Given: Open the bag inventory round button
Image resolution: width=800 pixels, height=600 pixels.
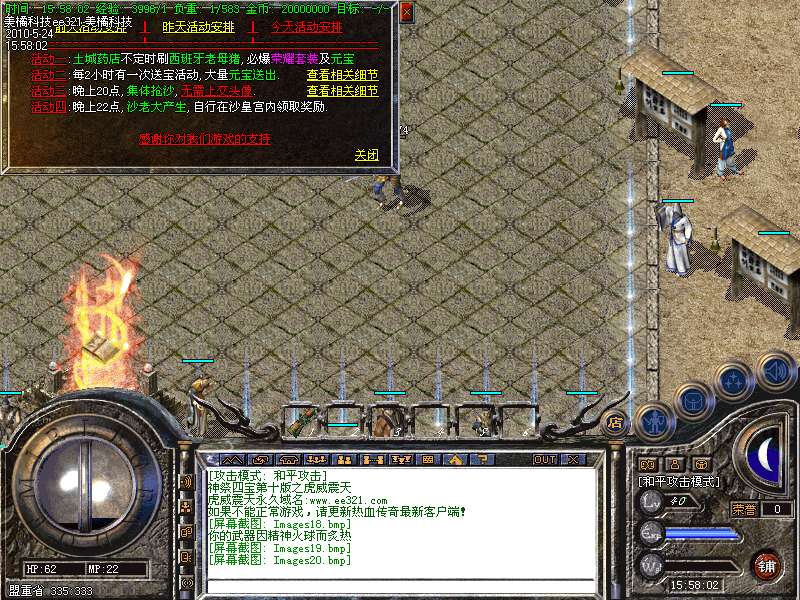Looking at the screenshot, I should 693,401.
